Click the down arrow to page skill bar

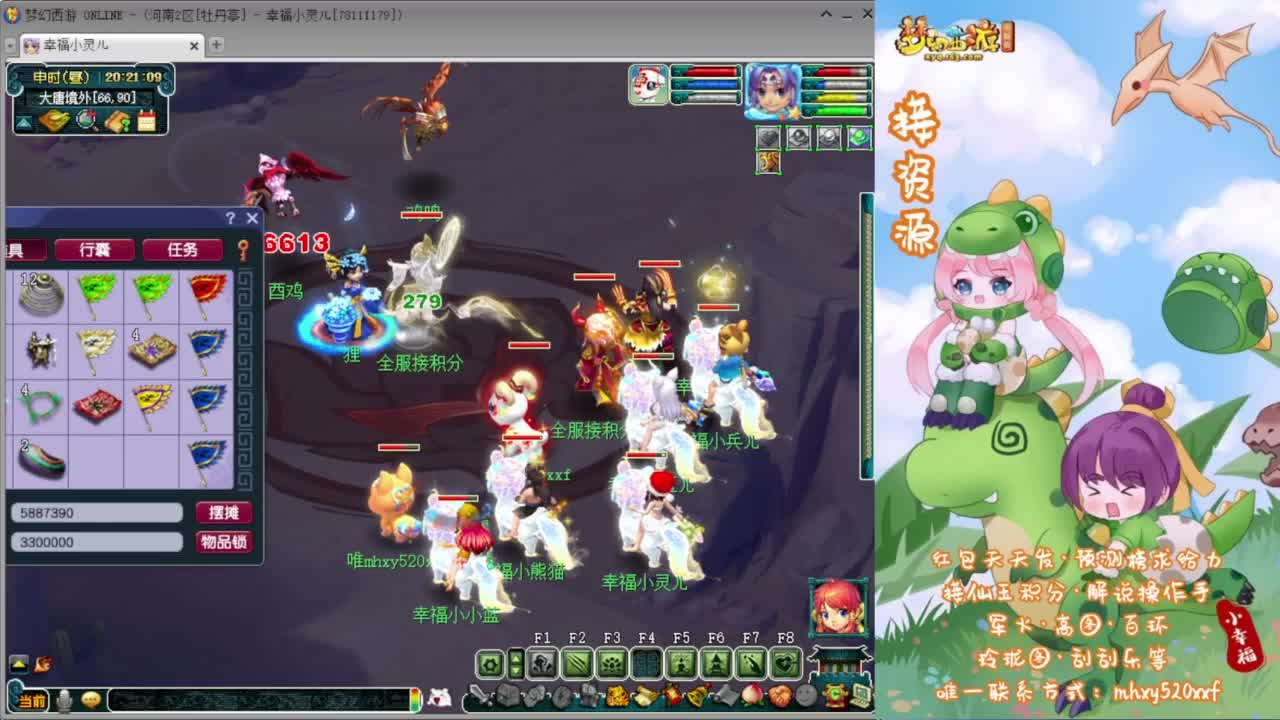517,670
